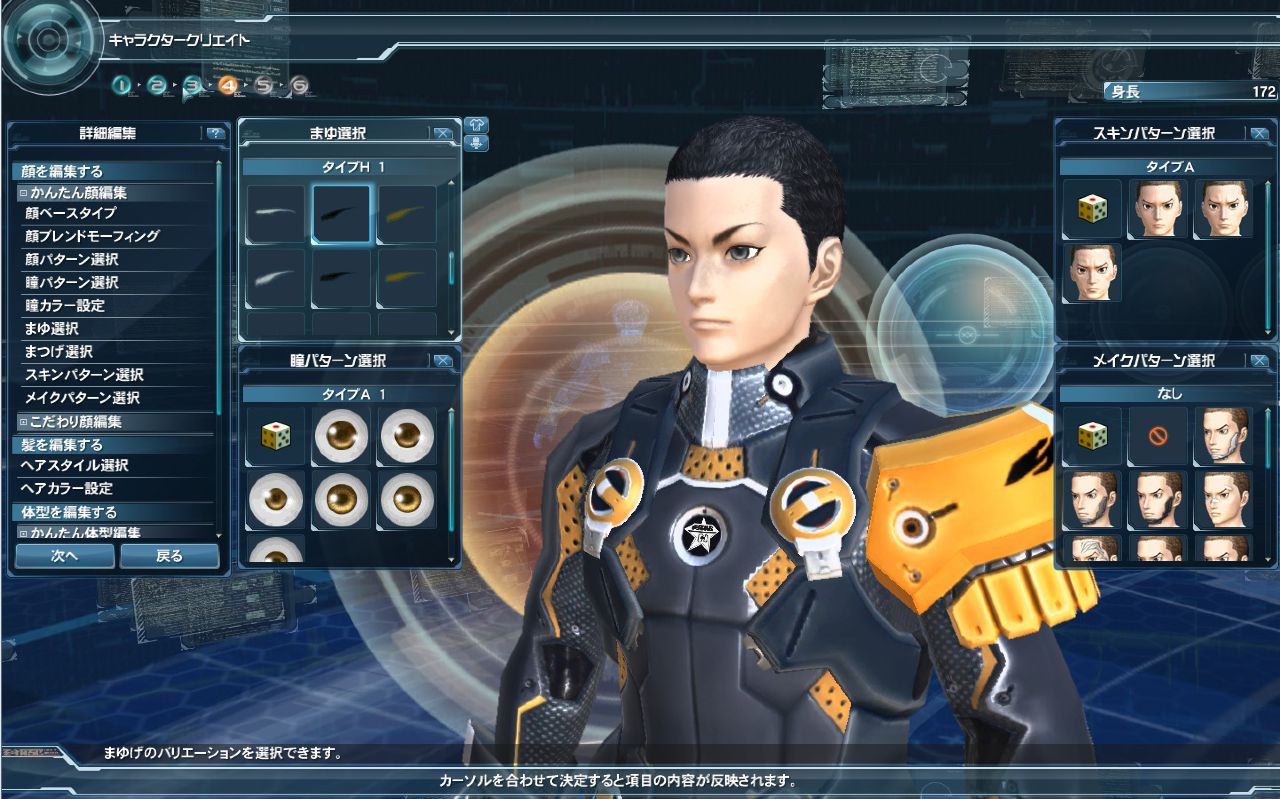Close the 瞳パターン選択 eye pattern panel
Image resolution: width=1280 pixels, height=799 pixels.
[x=443, y=360]
